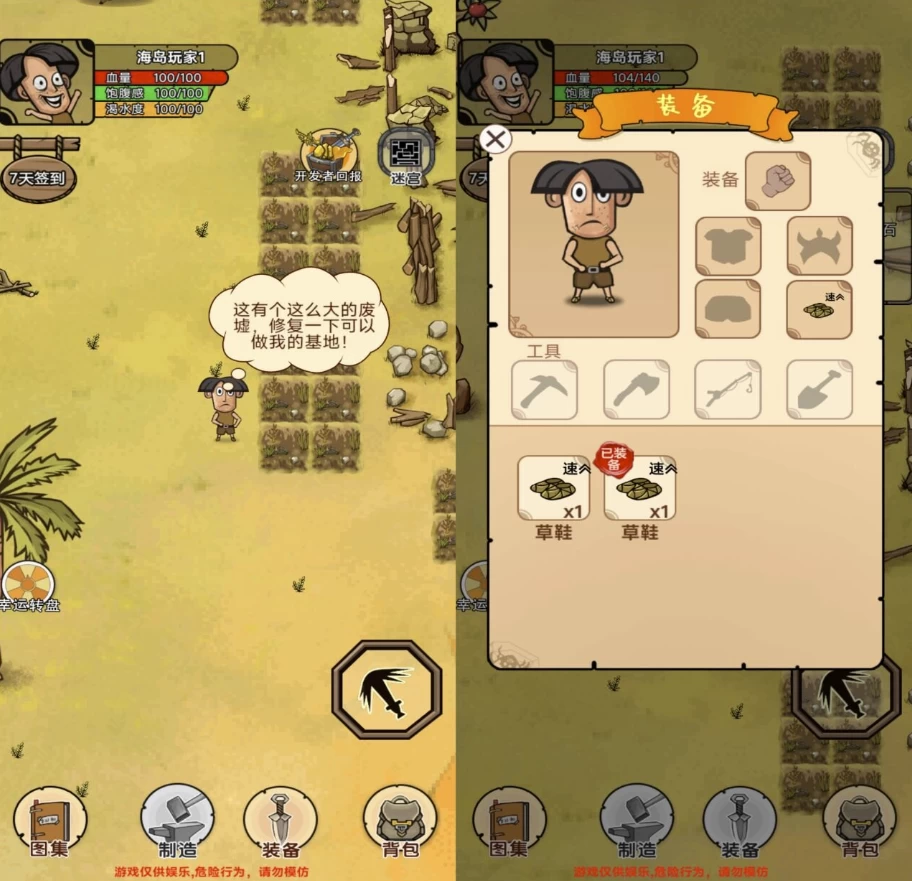Open the 开发者回报 reward icon
Viewport: 912px width, 881px height.
[x=329, y=152]
